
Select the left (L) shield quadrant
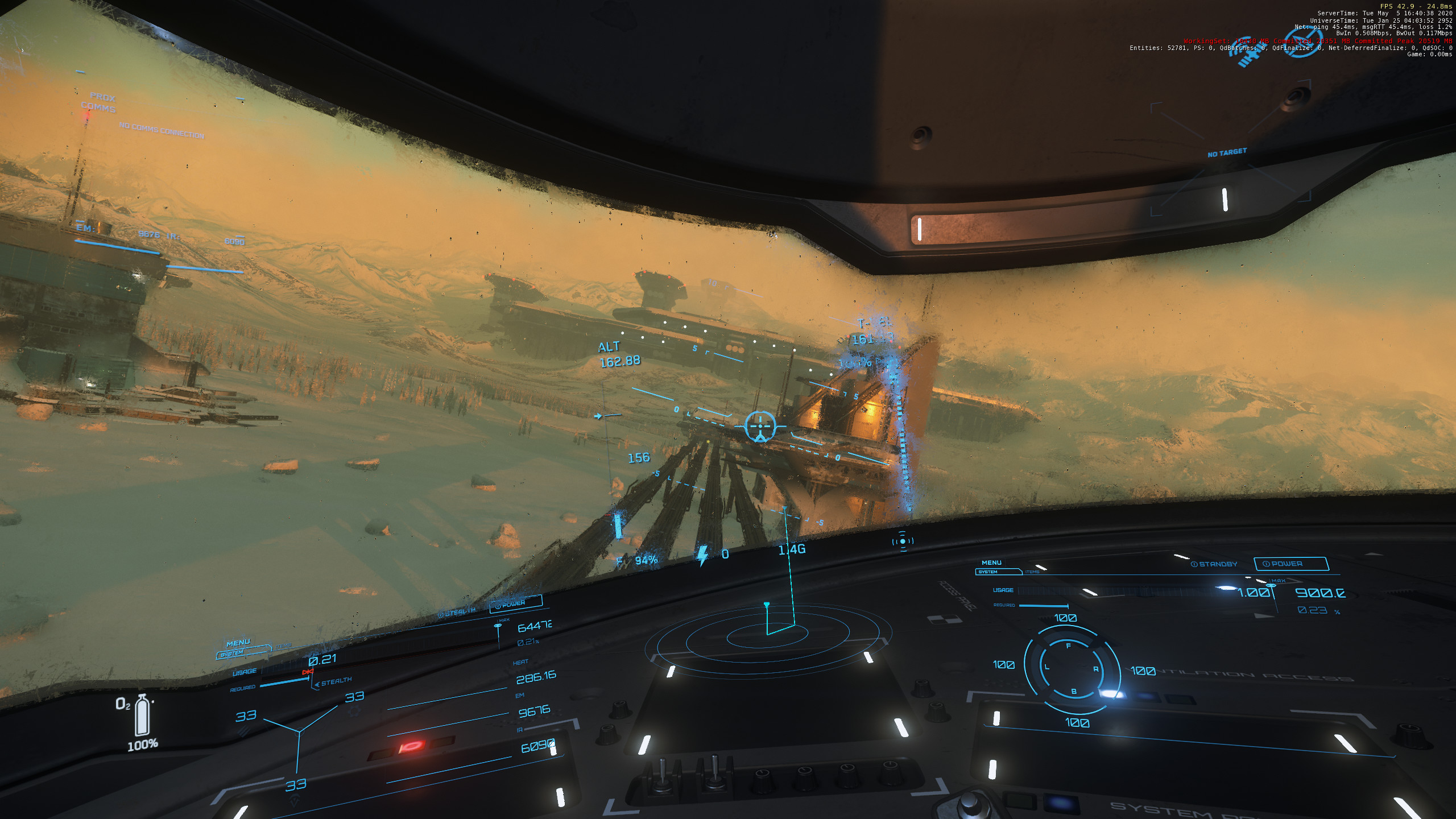click(1046, 667)
